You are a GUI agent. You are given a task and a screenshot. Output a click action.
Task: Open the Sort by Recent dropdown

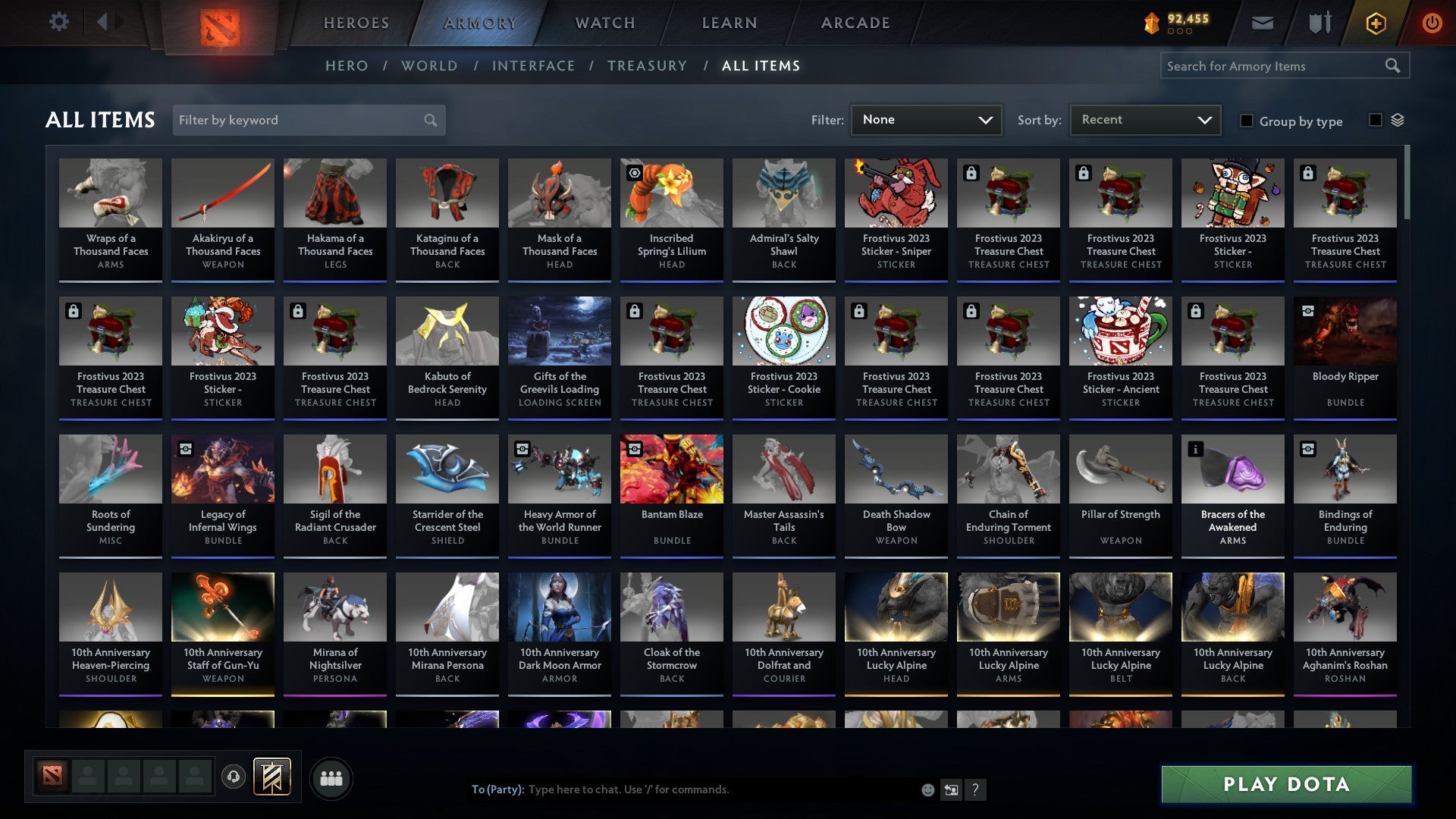1144,119
